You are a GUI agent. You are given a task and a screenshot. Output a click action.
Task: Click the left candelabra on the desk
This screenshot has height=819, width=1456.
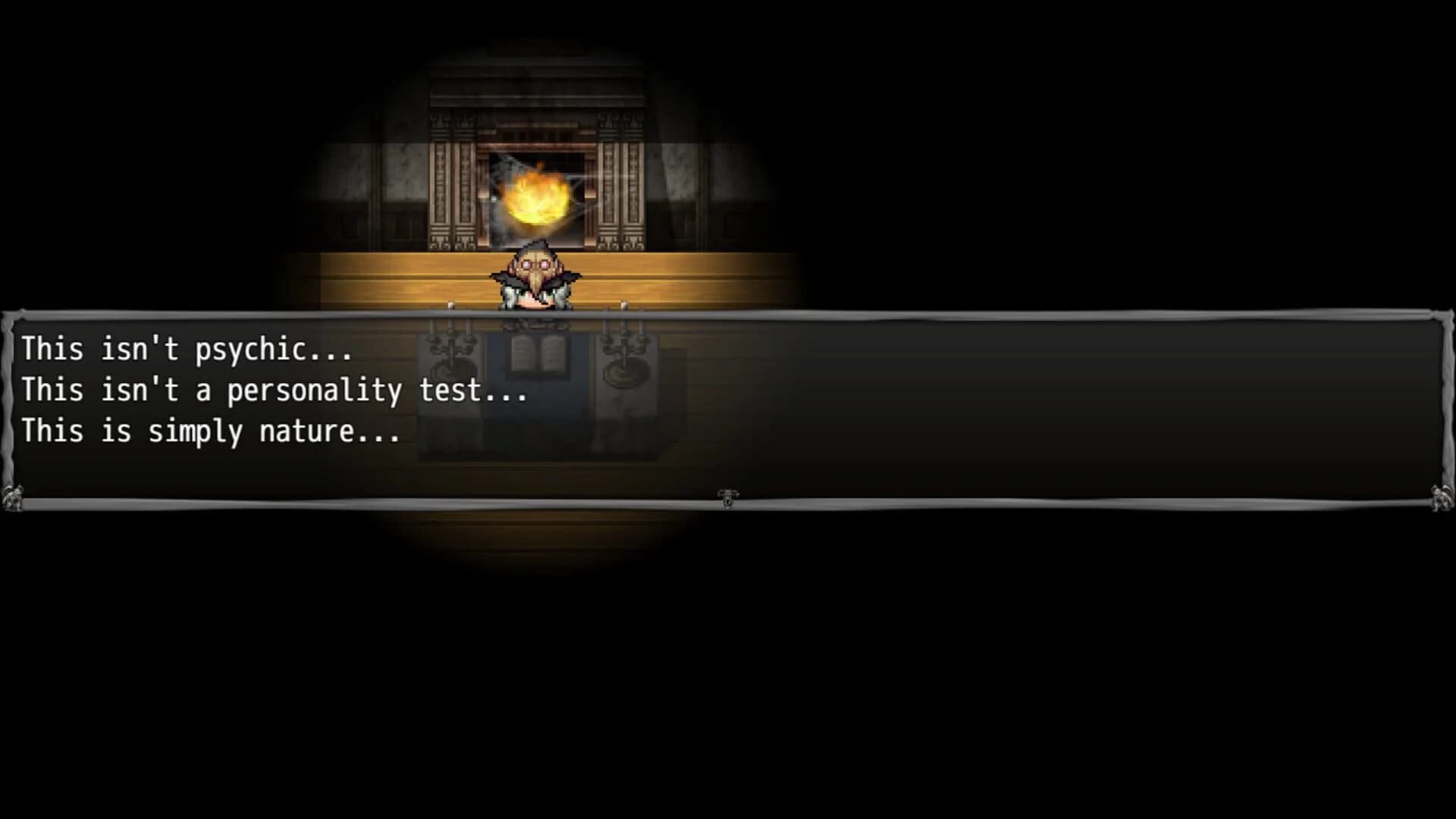click(x=449, y=351)
